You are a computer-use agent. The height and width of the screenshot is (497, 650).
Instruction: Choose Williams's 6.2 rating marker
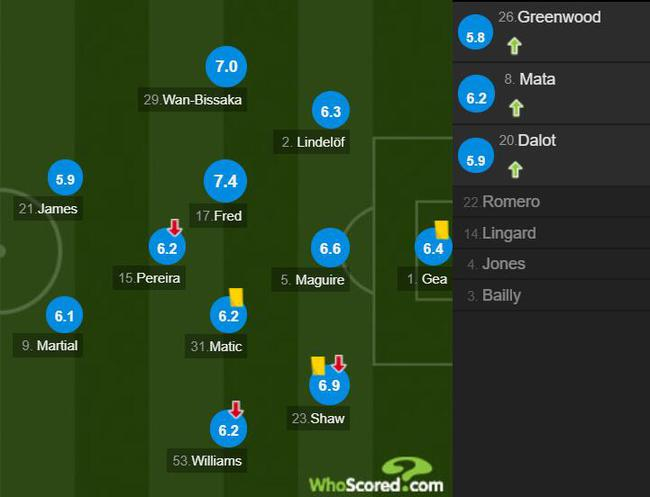tap(226, 431)
